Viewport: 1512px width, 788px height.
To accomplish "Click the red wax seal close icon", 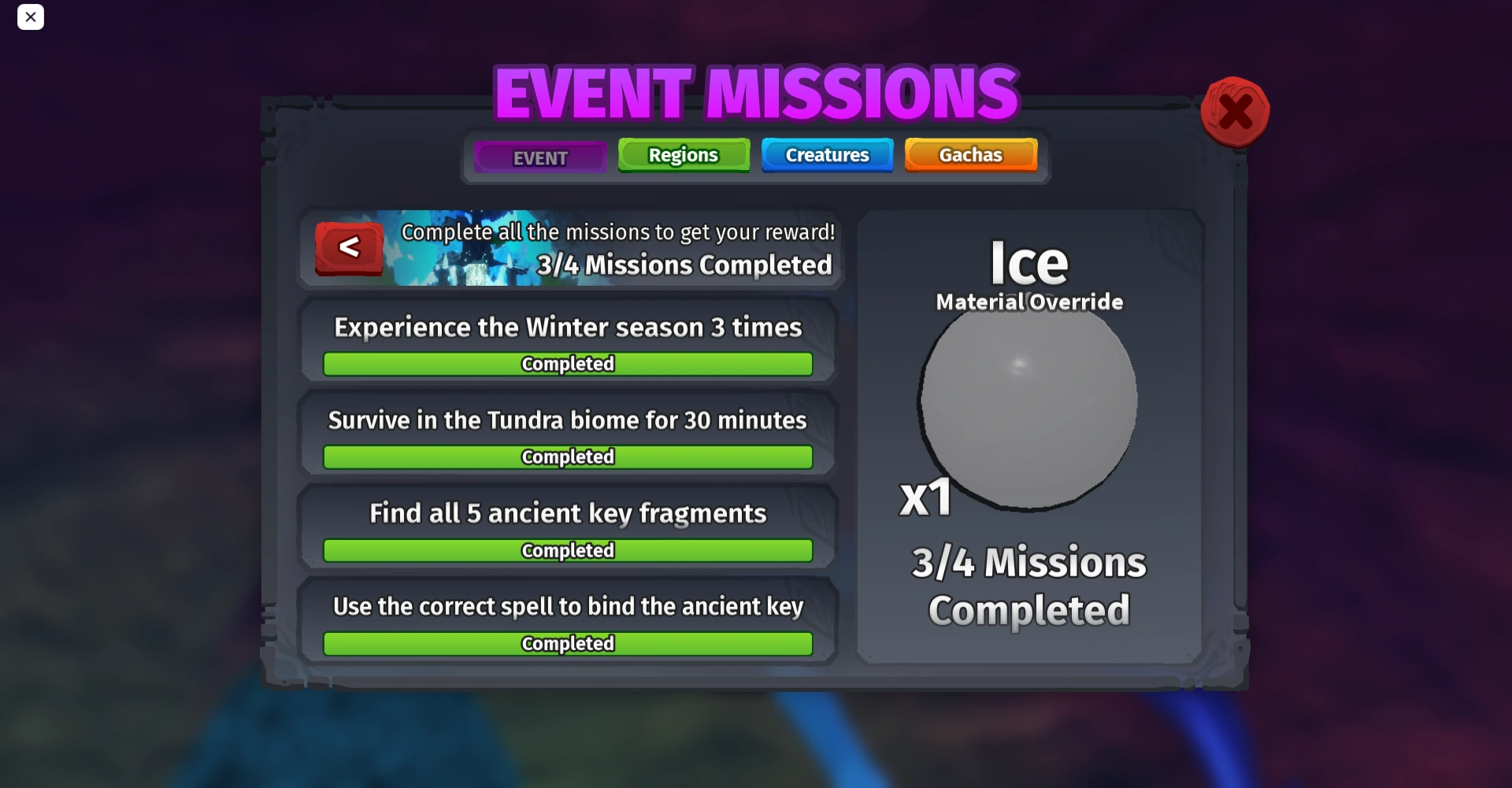I will point(1234,112).
